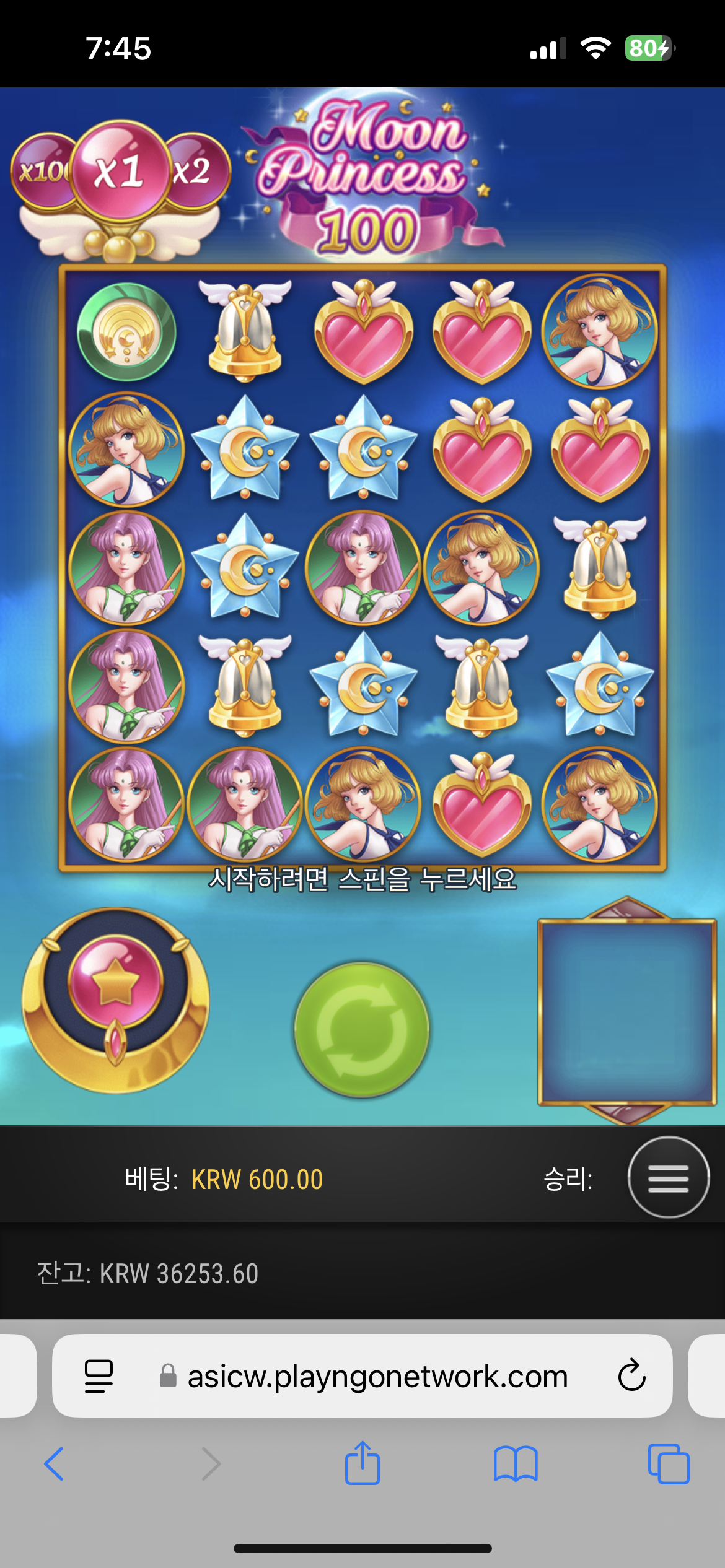Open the hamburger game menu
This screenshot has width=725, height=1568.
pos(668,1177)
